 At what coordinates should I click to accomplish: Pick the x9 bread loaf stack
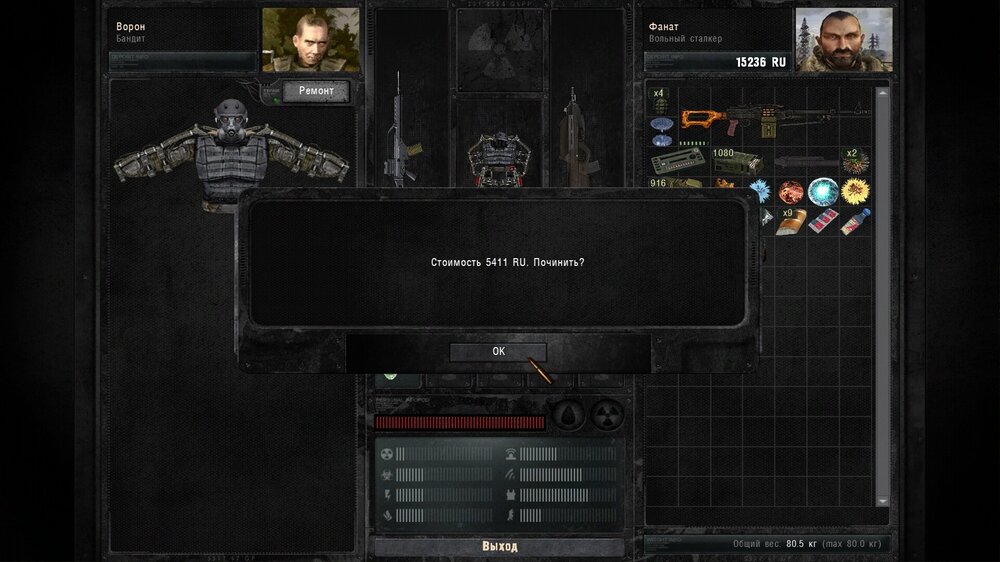790,221
